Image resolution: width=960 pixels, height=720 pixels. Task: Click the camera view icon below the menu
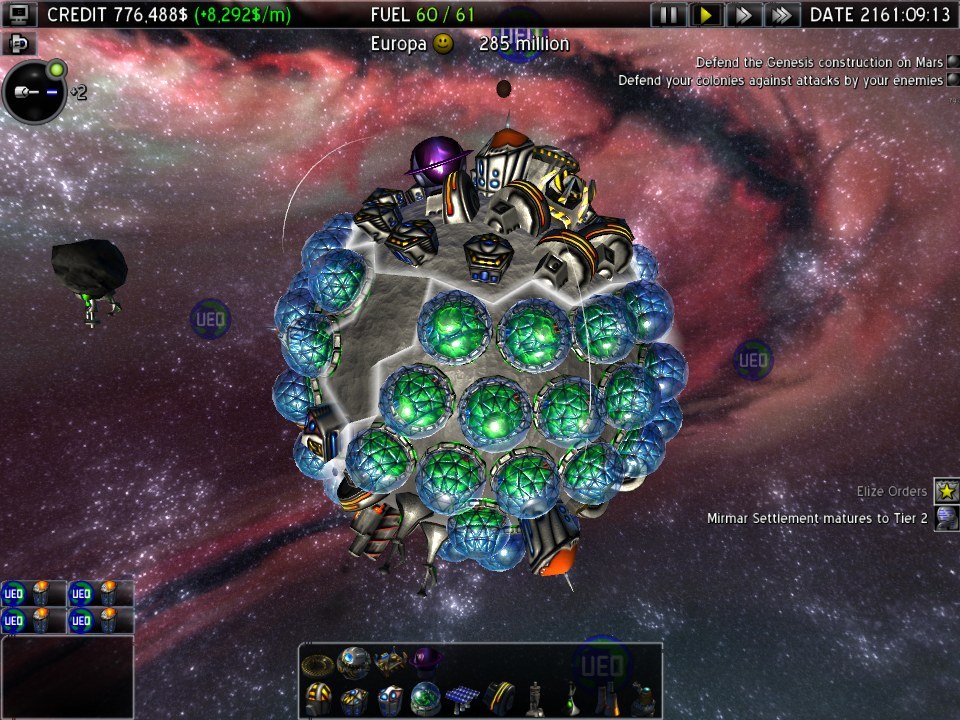click(x=20, y=43)
